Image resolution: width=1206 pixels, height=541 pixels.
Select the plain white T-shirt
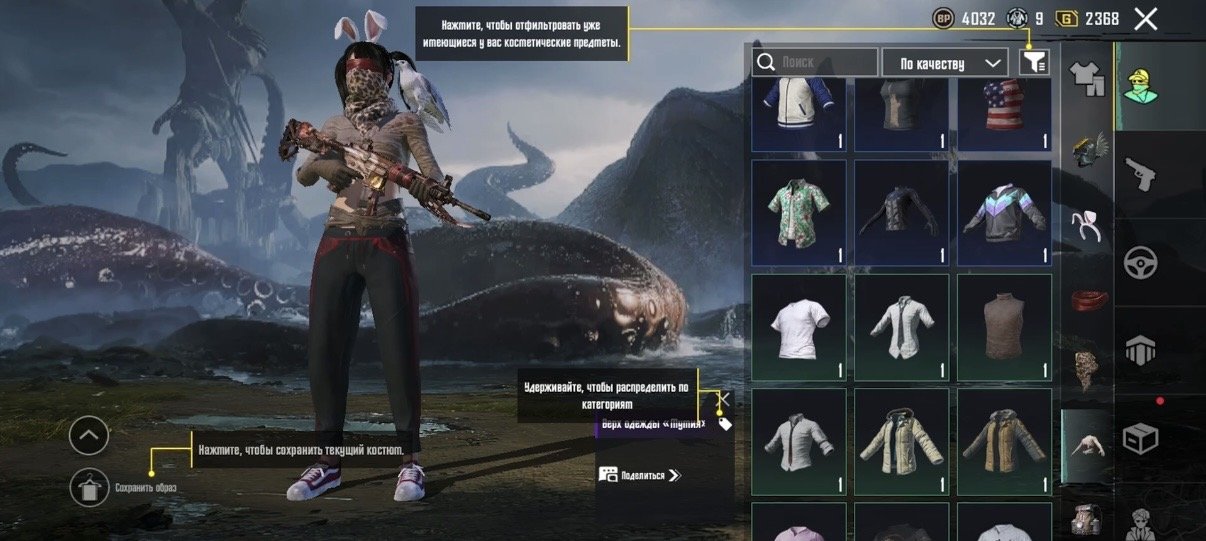(799, 327)
